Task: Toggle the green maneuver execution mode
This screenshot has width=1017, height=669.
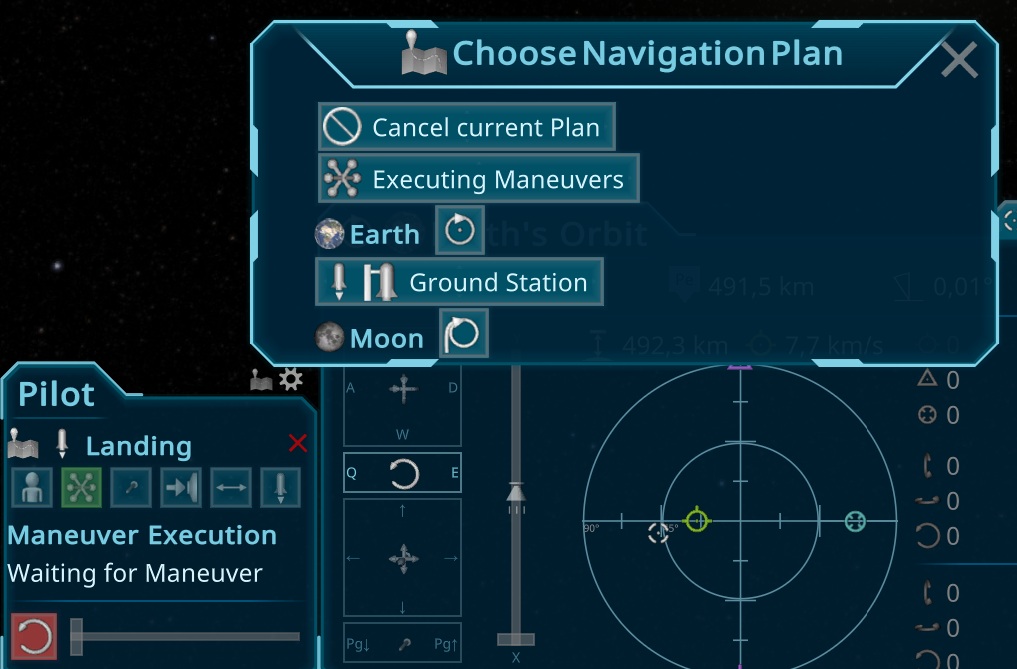Action: [x=80, y=487]
